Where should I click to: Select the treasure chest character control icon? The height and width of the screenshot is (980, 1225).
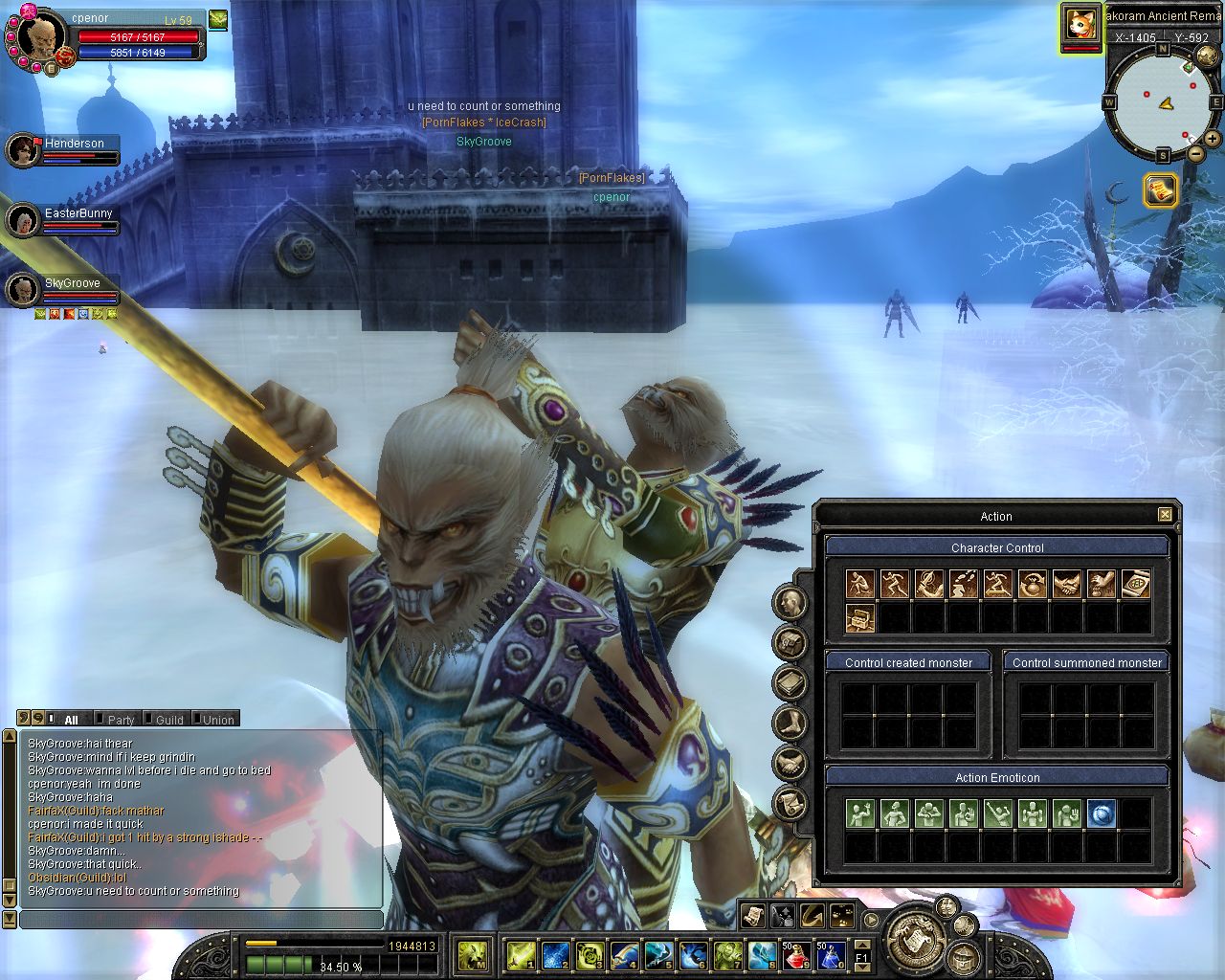point(859,618)
